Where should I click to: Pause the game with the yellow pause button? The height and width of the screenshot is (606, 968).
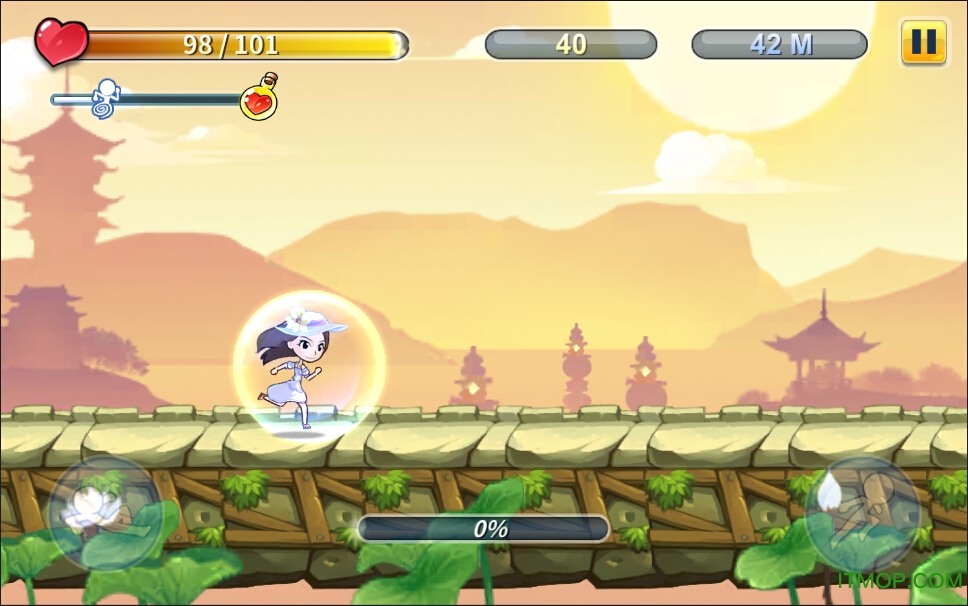[923, 42]
